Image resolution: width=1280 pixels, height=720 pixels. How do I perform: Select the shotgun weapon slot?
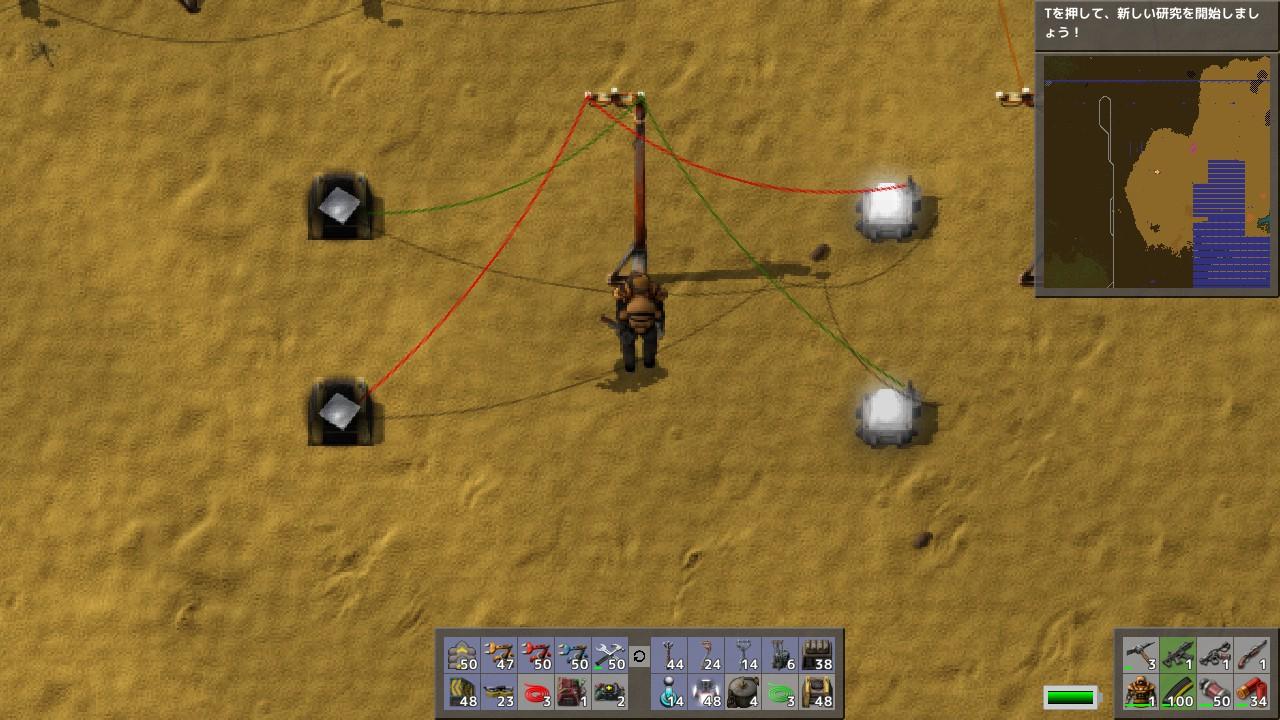coord(1251,655)
